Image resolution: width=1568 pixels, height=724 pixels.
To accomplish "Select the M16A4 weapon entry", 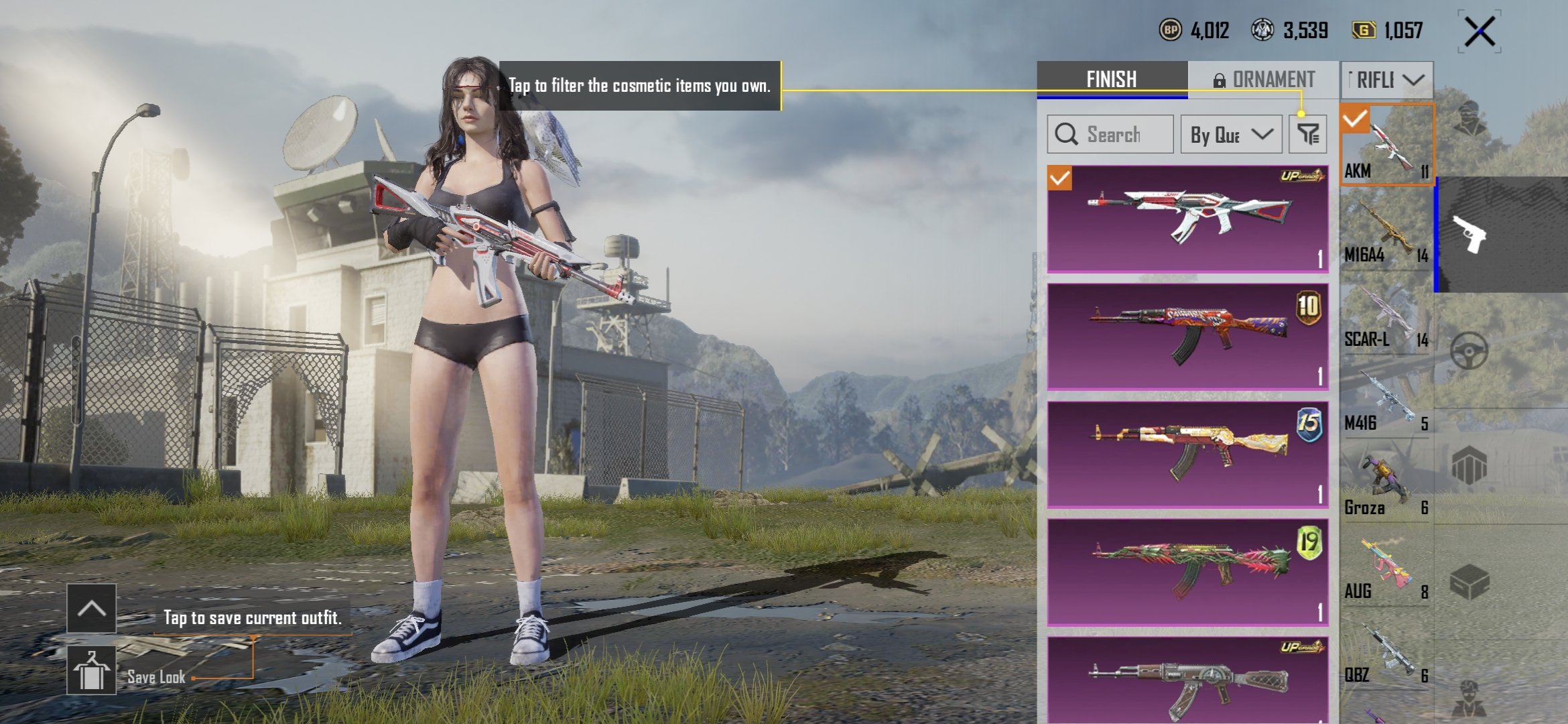I will coord(1386,229).
